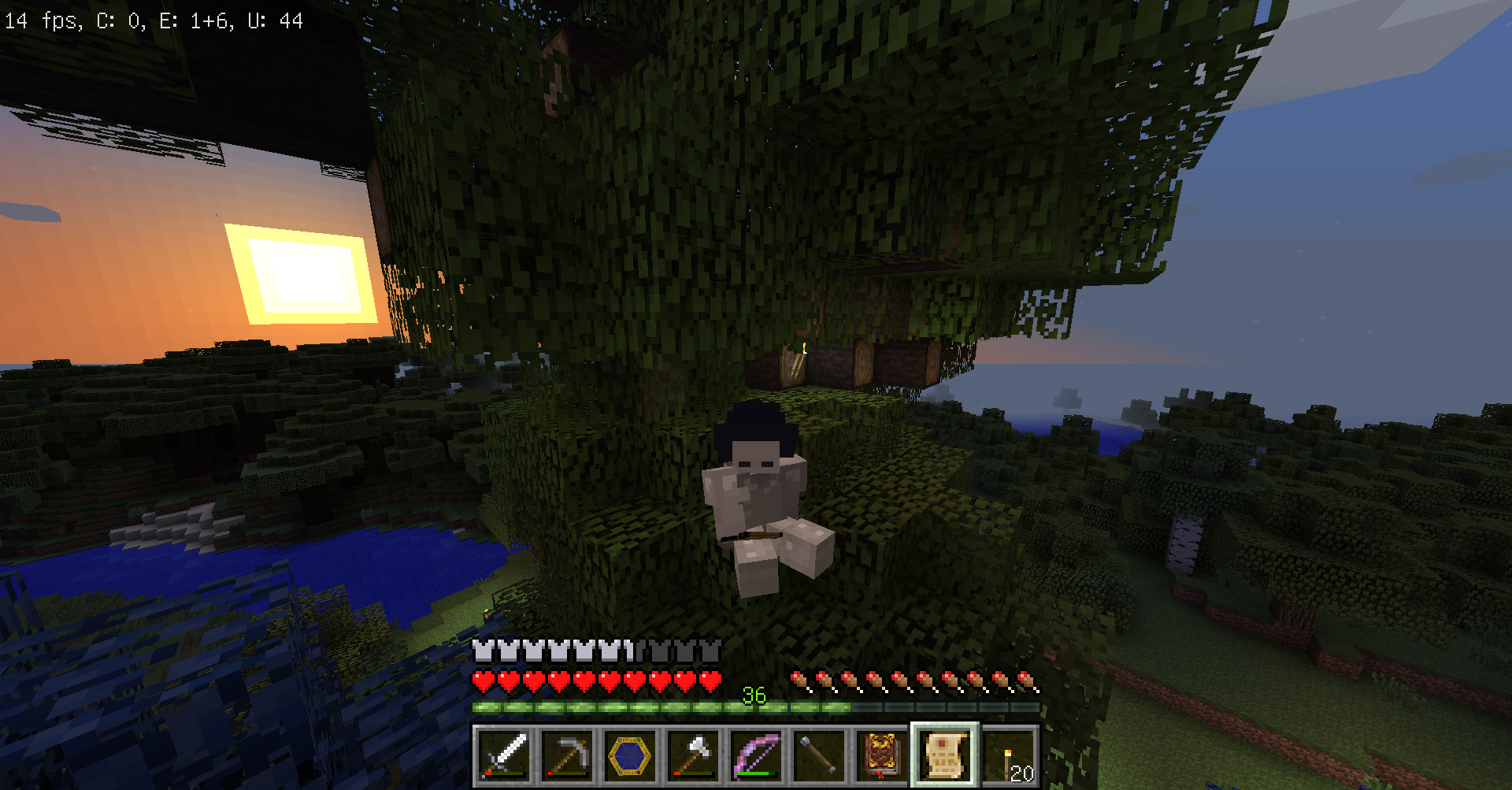Select the parchment scroll hotbar slot
This screenshot has width=1512, height=790.
945,755
